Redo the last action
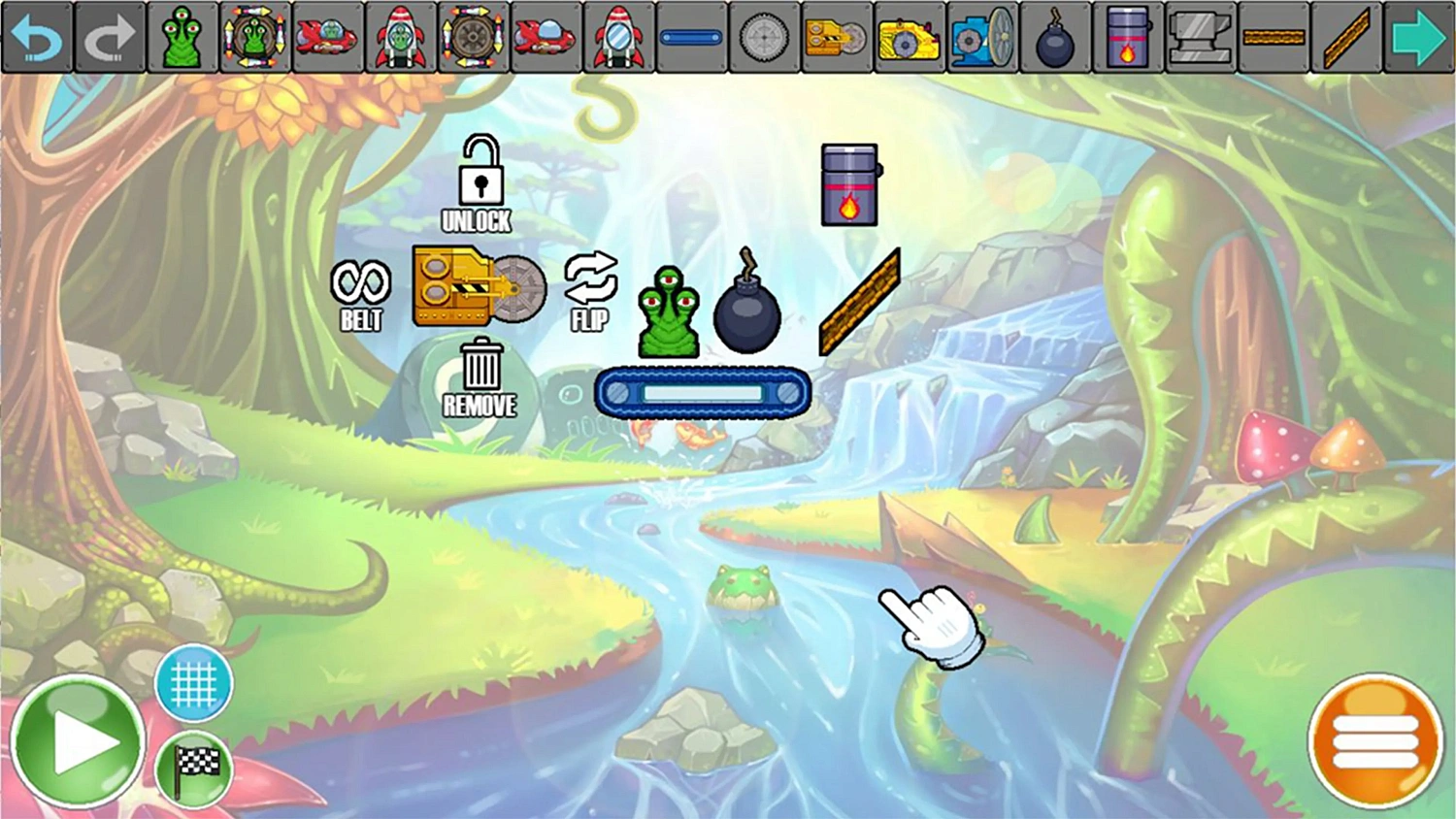The width and height of the screenshot is (1456, 819). coord(110,37)
